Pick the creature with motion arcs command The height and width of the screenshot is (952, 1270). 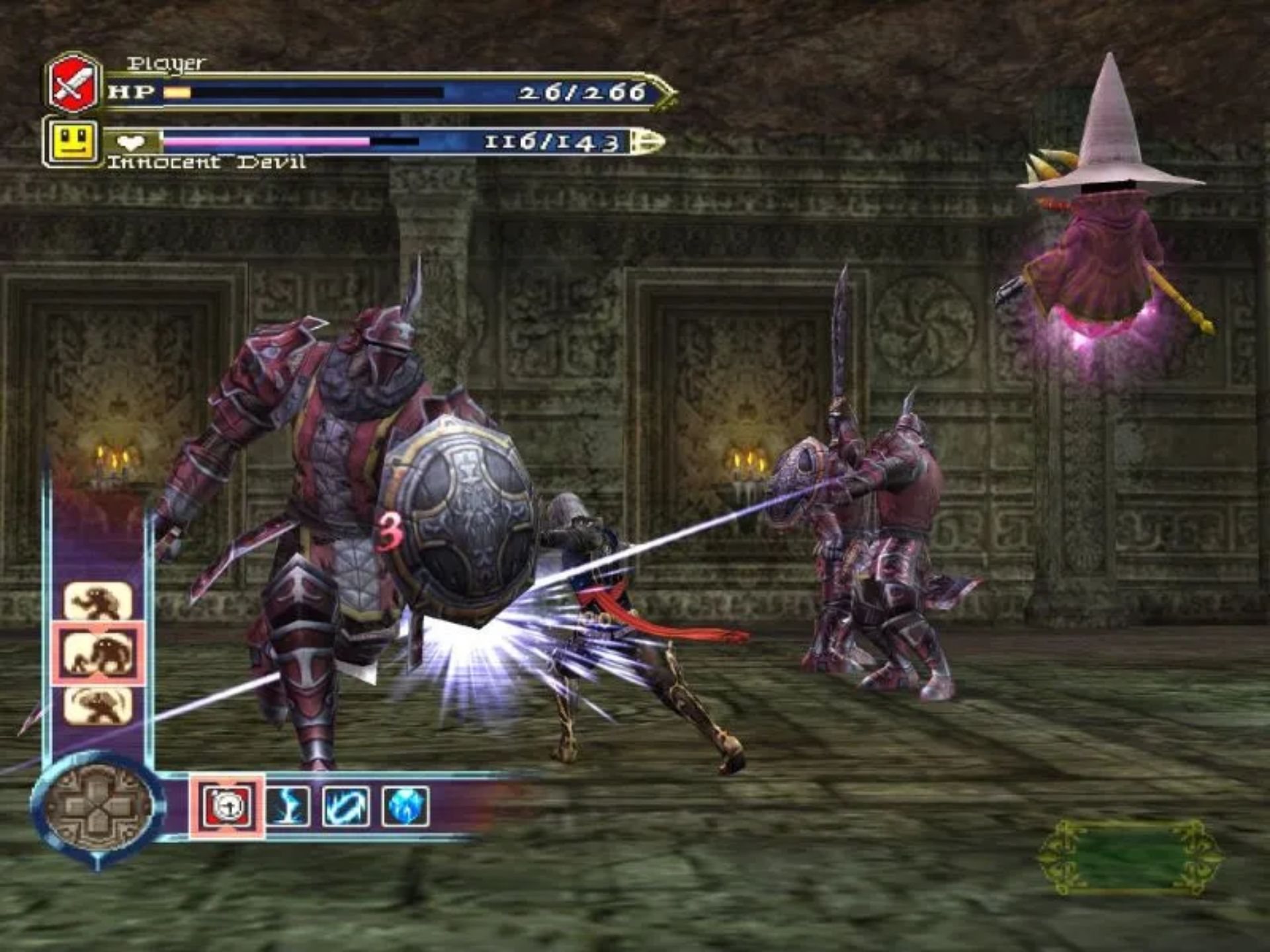98,705
